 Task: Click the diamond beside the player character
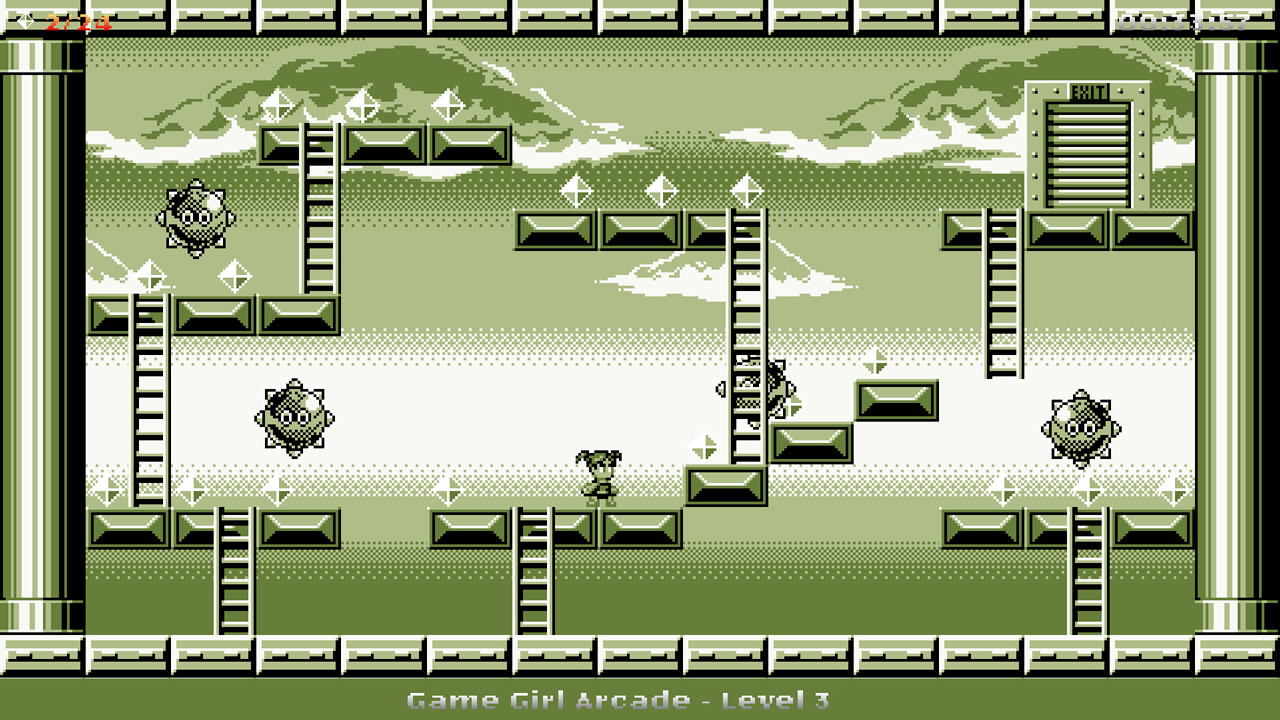point(705,447)
